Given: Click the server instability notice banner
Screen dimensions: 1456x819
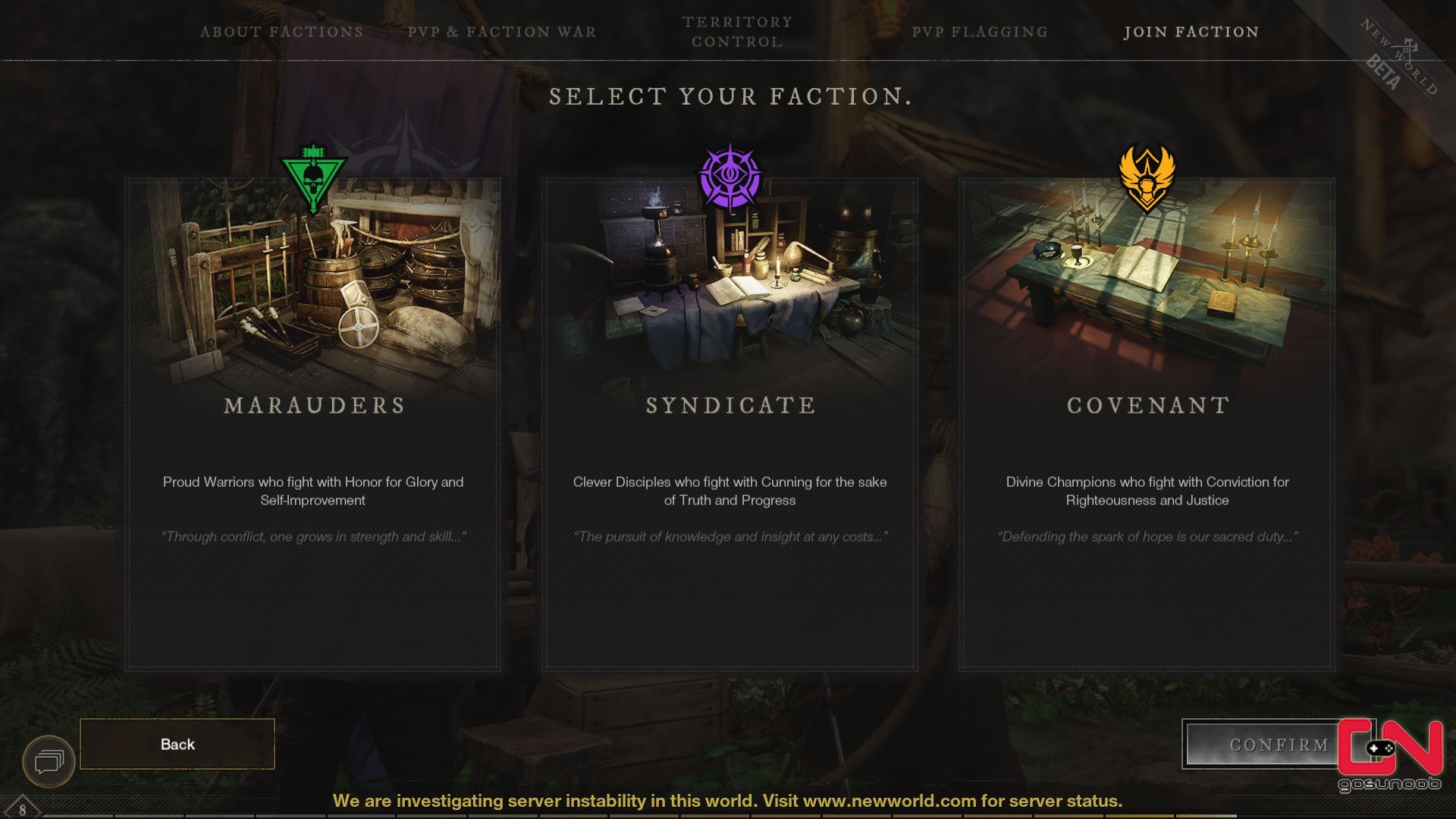Looking at the screenshot, I should [x=728, y=800].
